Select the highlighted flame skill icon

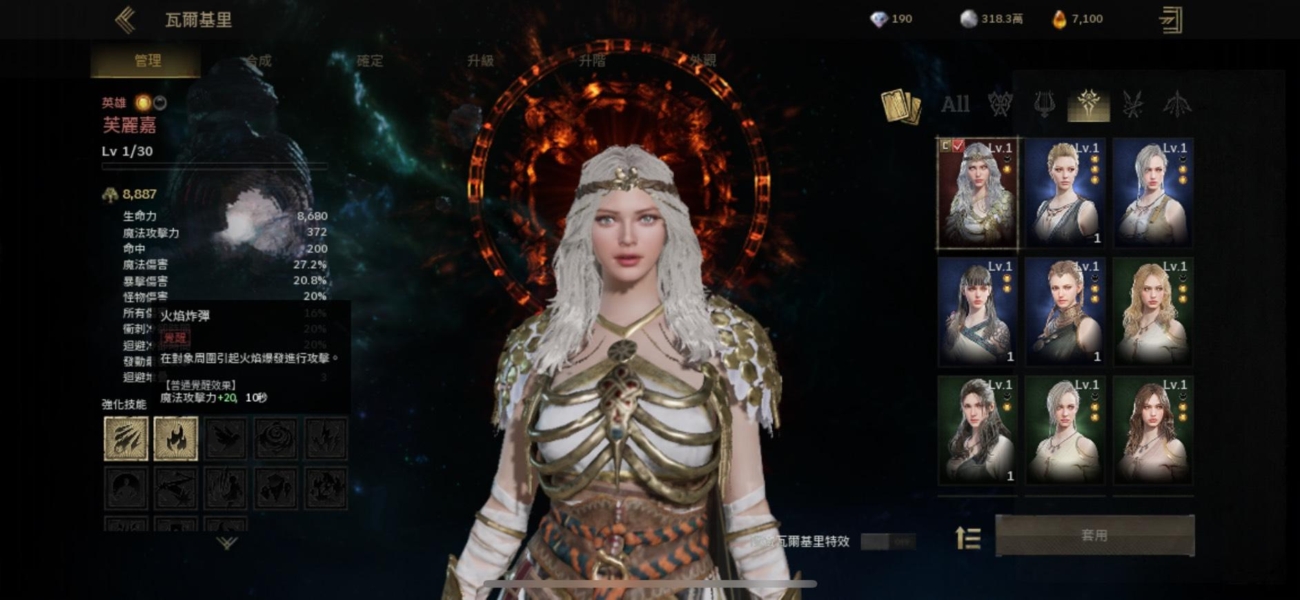(176, 438)
